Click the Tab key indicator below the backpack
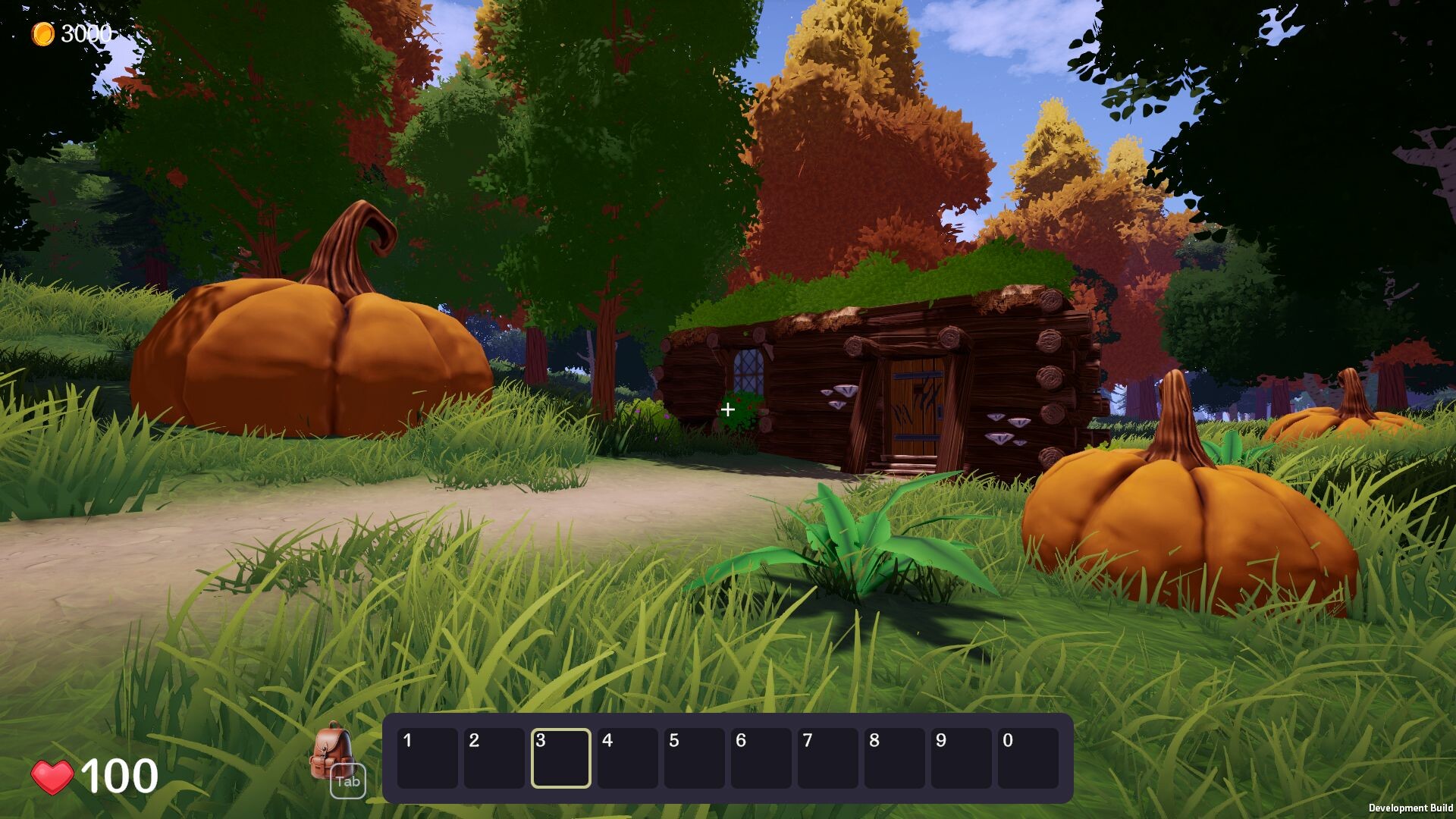The width and height of the screenshot is (1456, 819). click(x=347, y=780)
